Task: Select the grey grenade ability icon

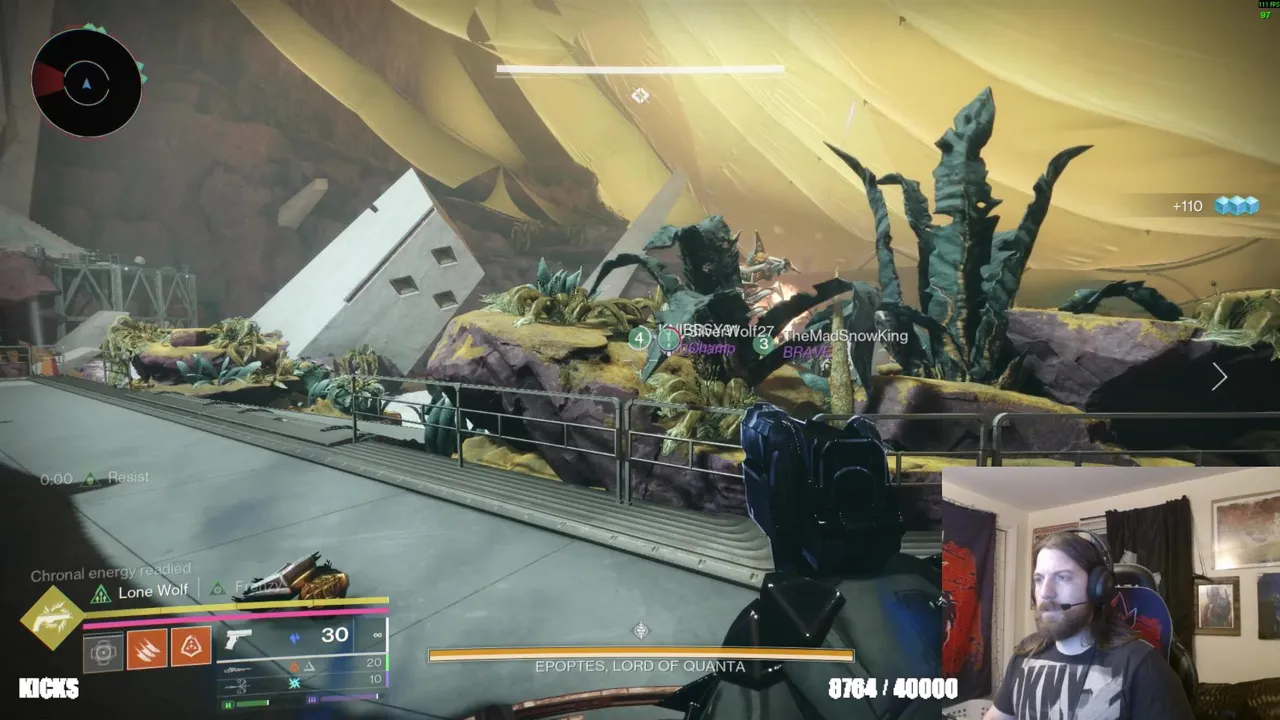Action: tap(103, 652)
